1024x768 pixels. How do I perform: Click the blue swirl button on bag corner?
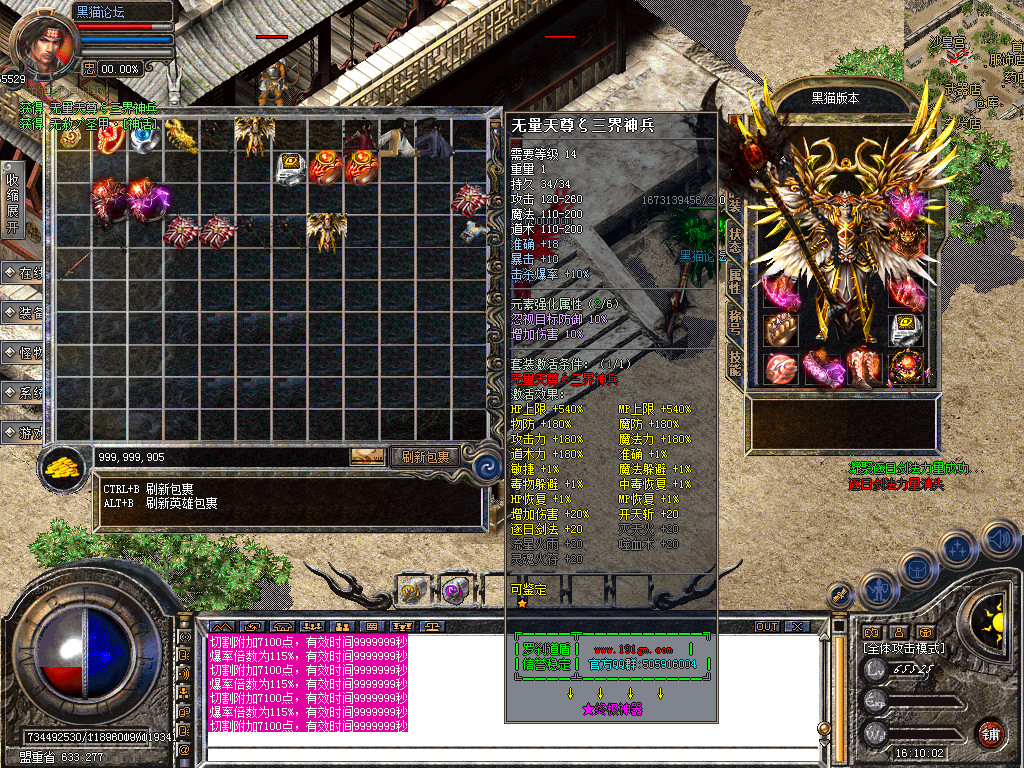pos(487,466)
